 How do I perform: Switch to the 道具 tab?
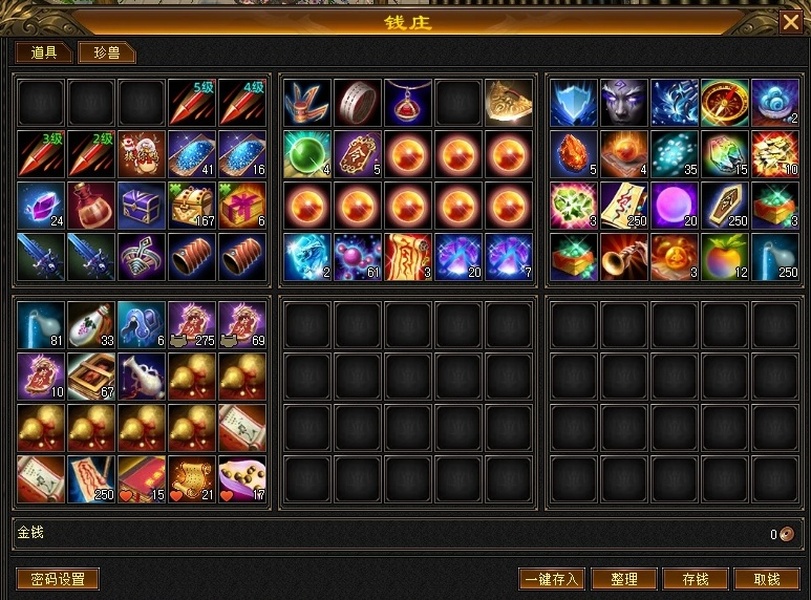[43, 53]
